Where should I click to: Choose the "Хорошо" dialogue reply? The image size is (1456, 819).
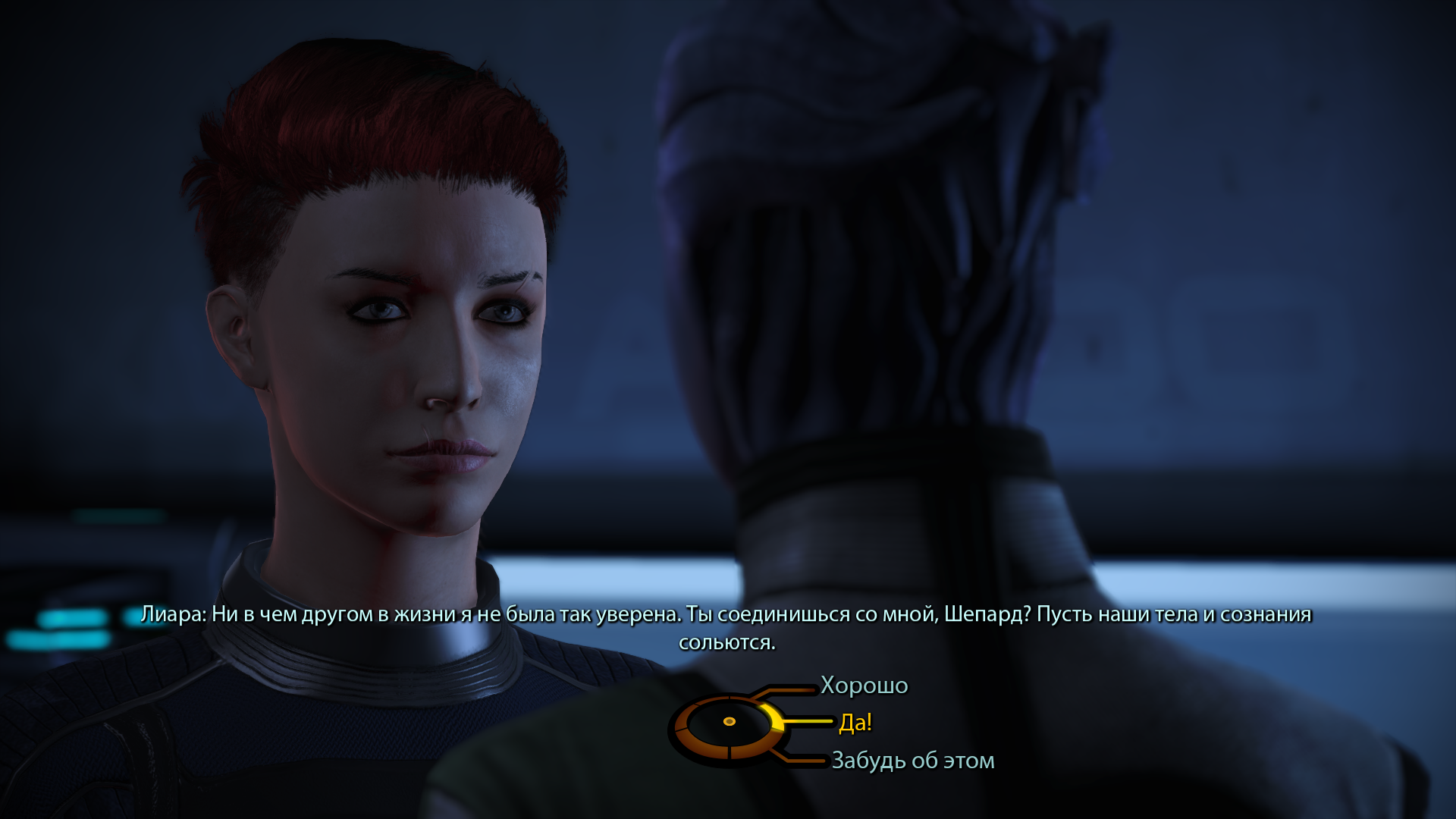864,685
